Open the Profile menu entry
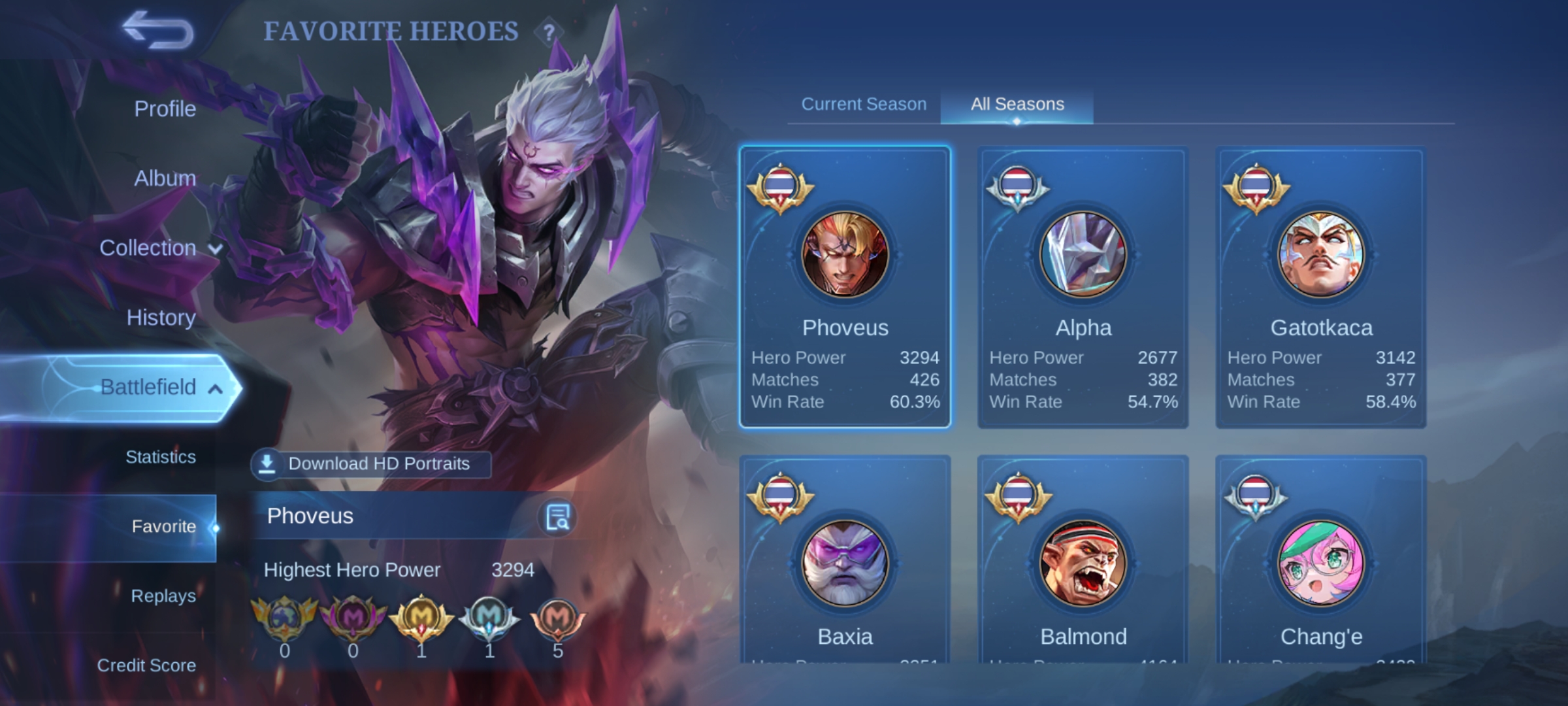 [x=165, y=109]
